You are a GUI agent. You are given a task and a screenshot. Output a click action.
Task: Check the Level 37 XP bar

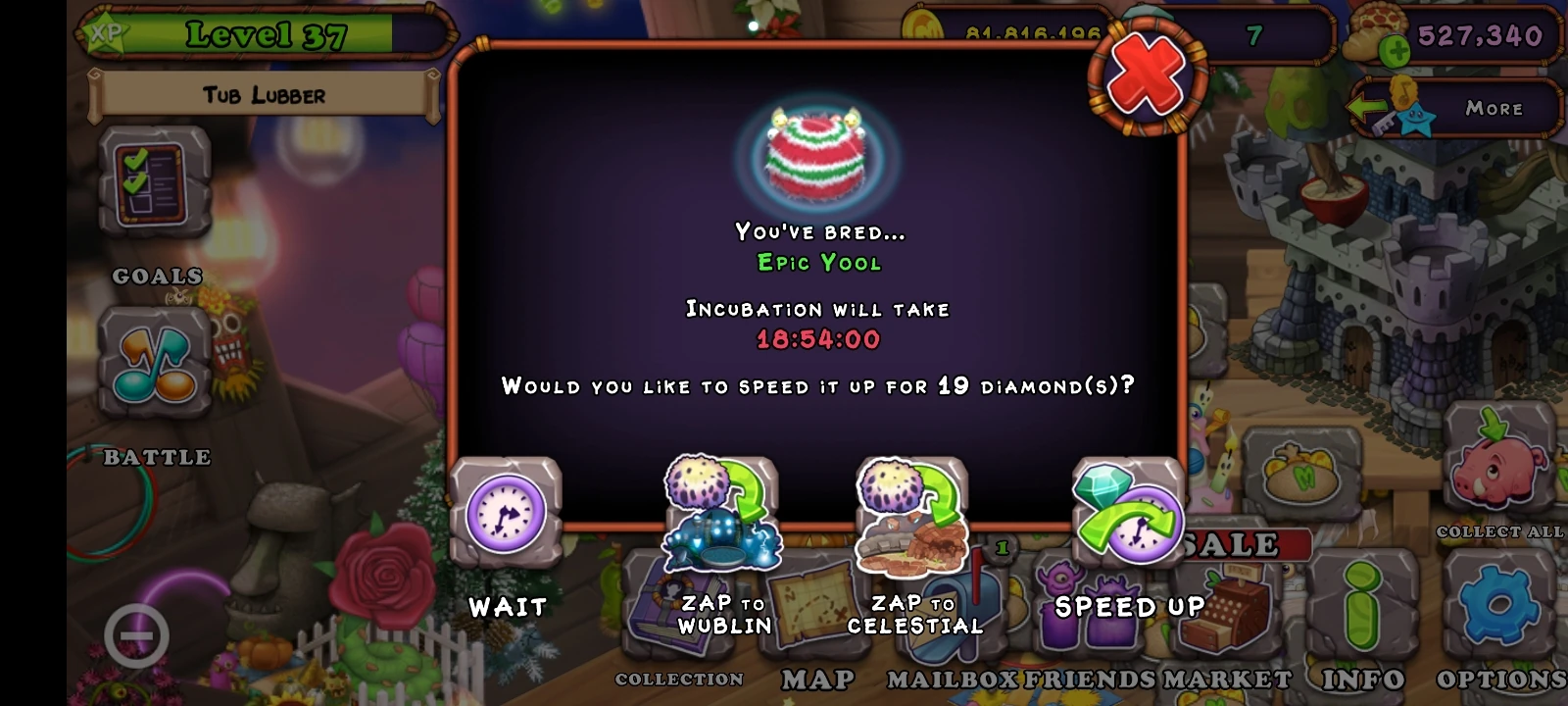[267, 36]
